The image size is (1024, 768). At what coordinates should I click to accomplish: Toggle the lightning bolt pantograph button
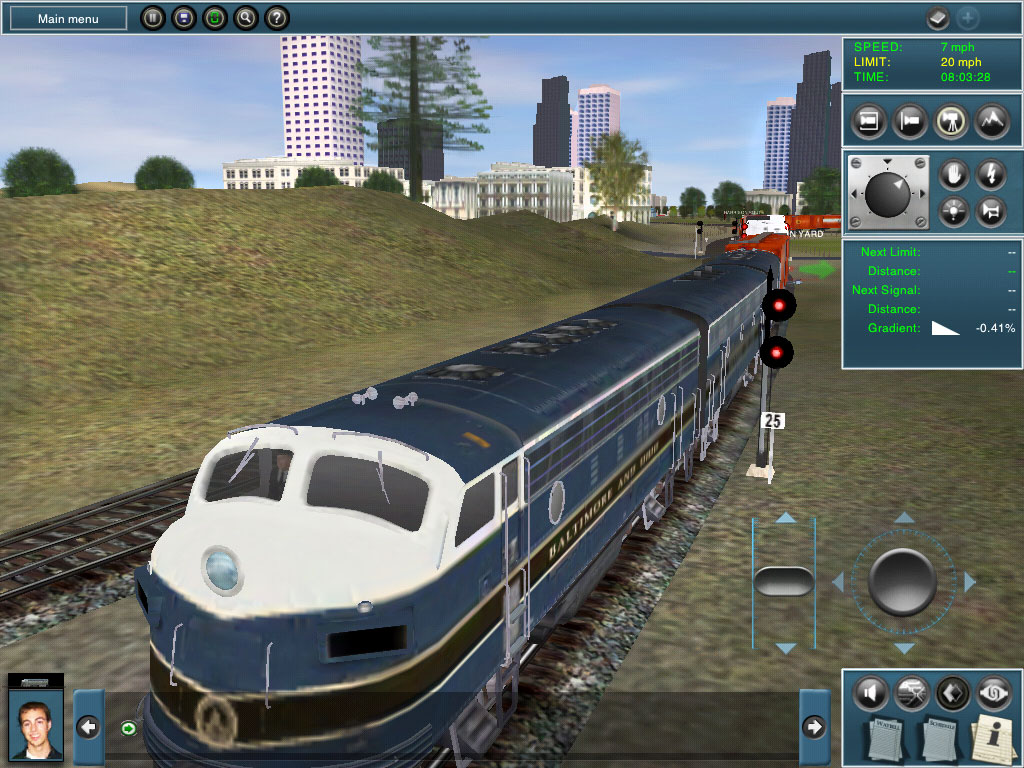point(990,174)
